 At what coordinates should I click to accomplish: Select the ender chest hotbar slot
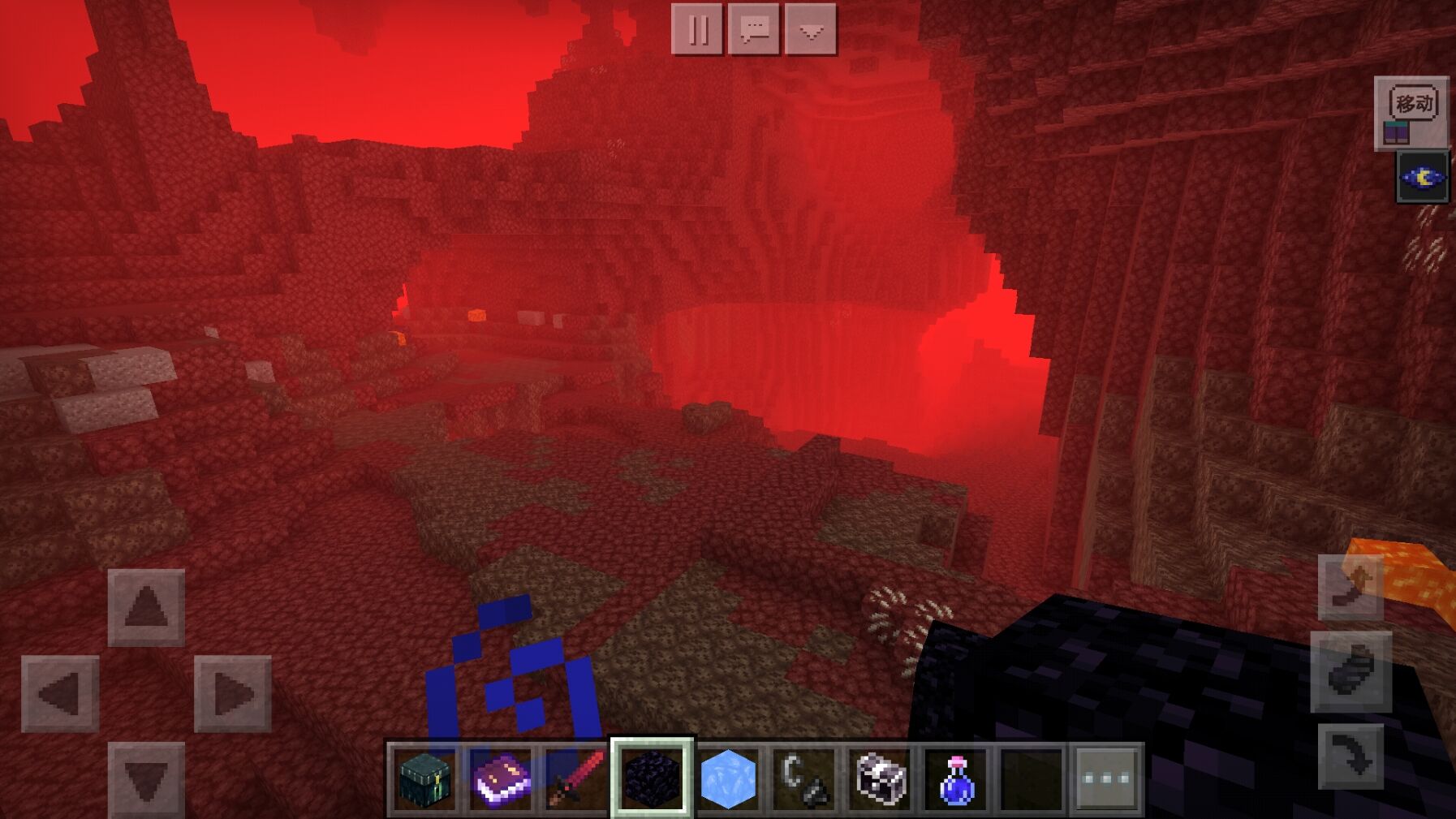pyautogui.click(x=425, y=779)
